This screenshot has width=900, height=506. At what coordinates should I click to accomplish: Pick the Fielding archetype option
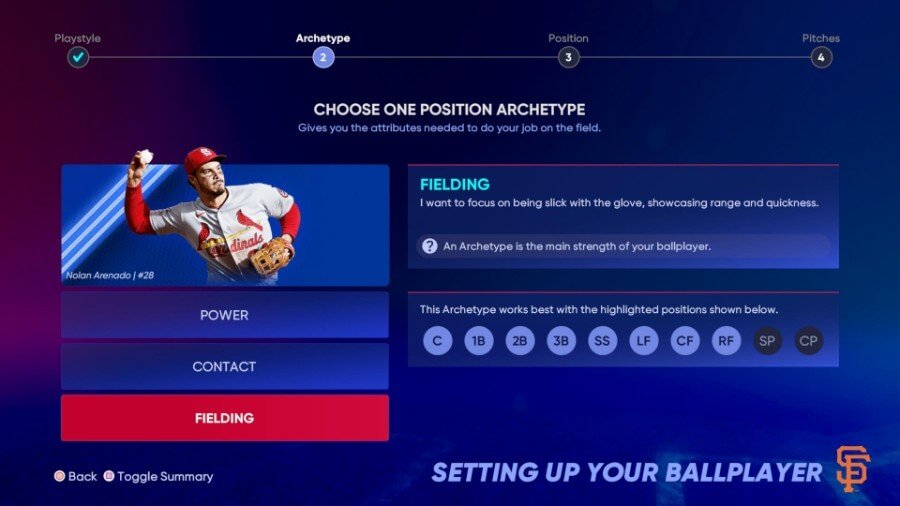coord(224,418)
